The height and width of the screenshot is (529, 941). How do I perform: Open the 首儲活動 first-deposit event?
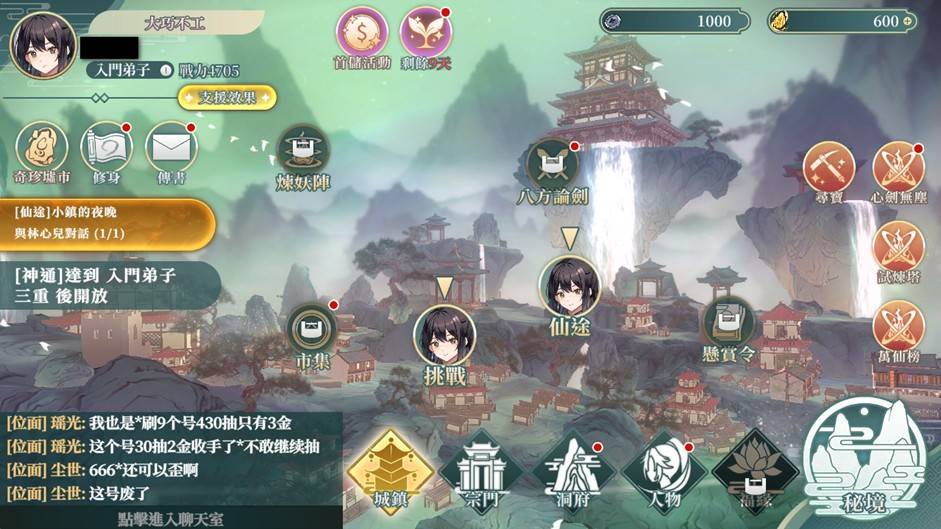click(x=361, y=33)
